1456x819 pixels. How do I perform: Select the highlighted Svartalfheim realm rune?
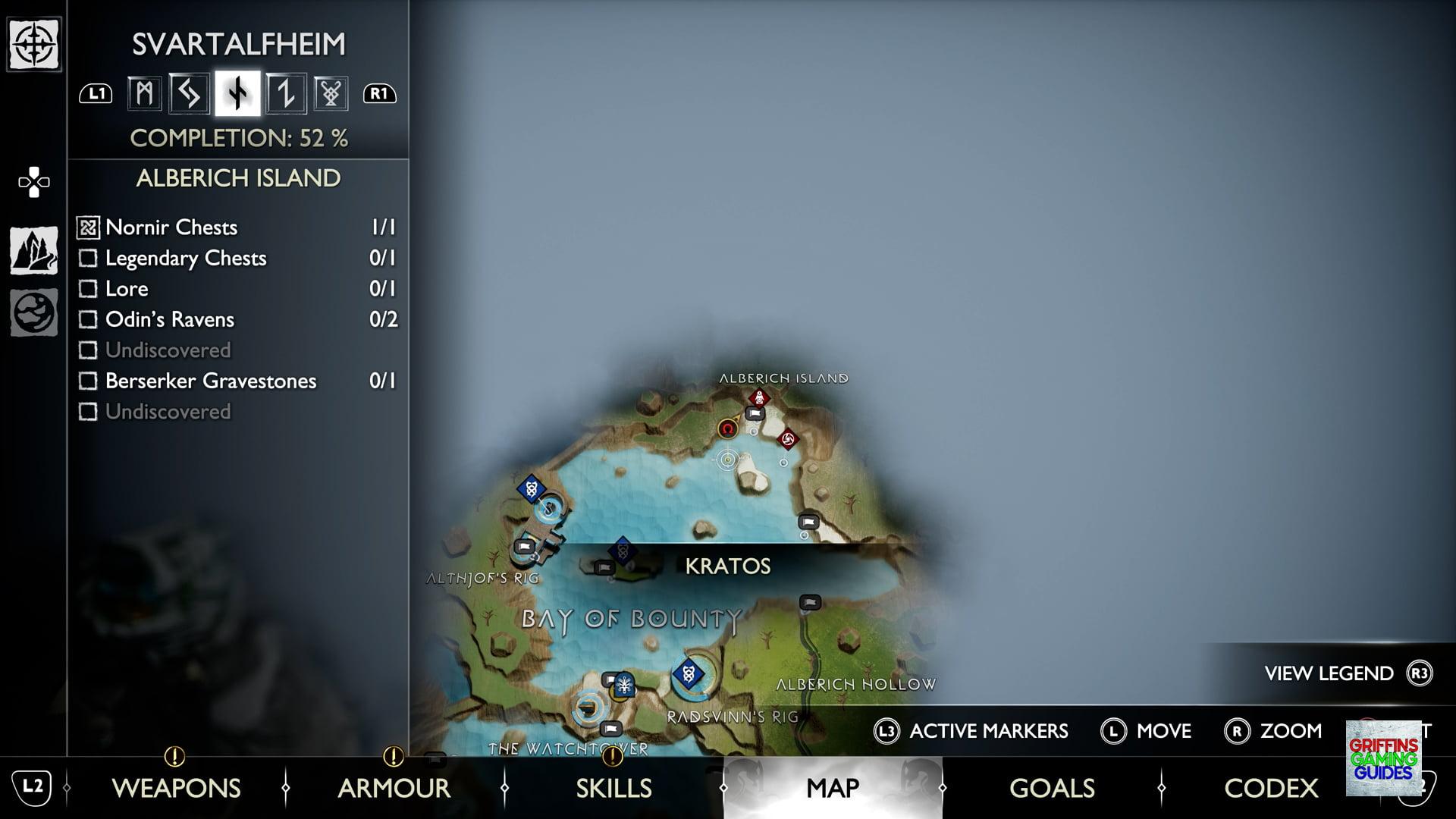click(x=237, y=94)
